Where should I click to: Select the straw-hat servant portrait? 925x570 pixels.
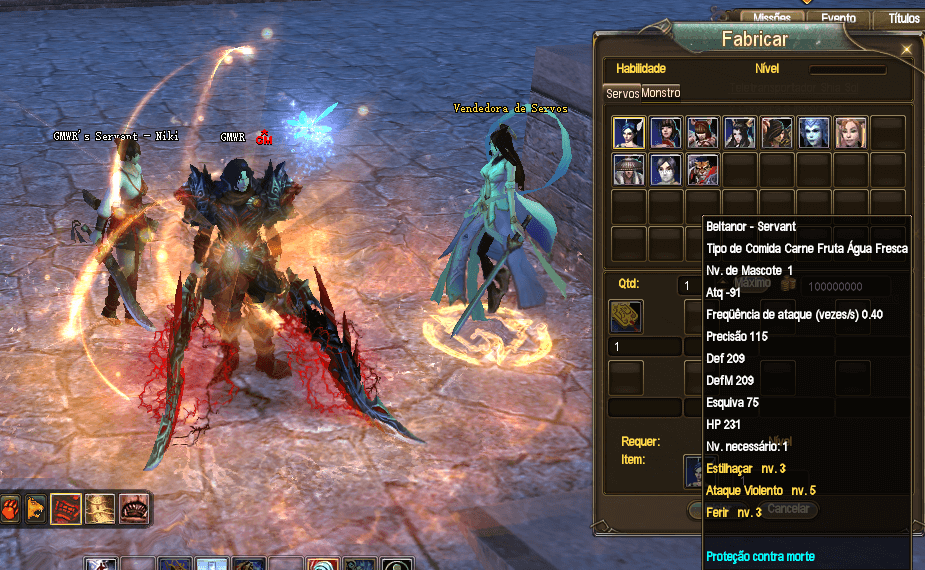[x=629, y=169]
